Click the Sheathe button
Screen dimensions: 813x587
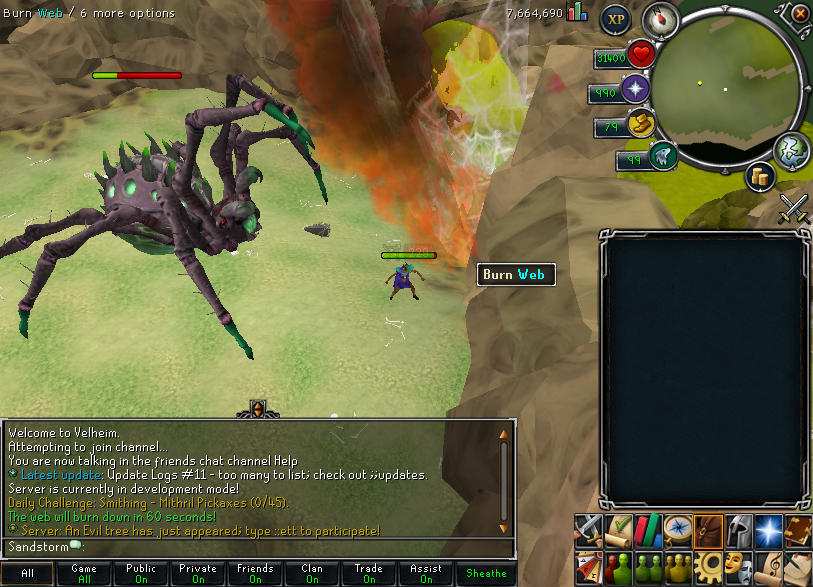487,574
